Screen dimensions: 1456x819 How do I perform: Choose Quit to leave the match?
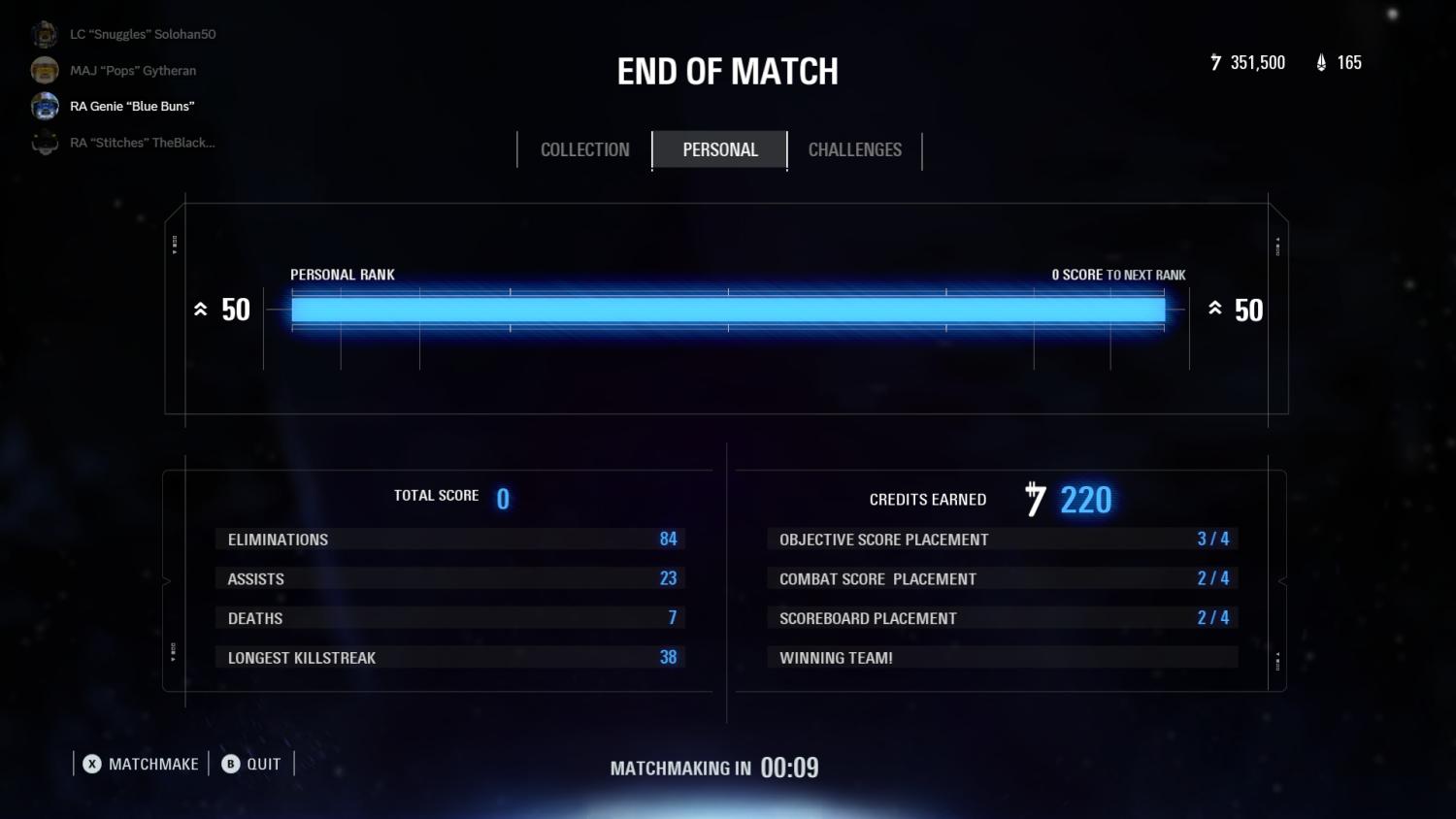click(x=262, y=764)
